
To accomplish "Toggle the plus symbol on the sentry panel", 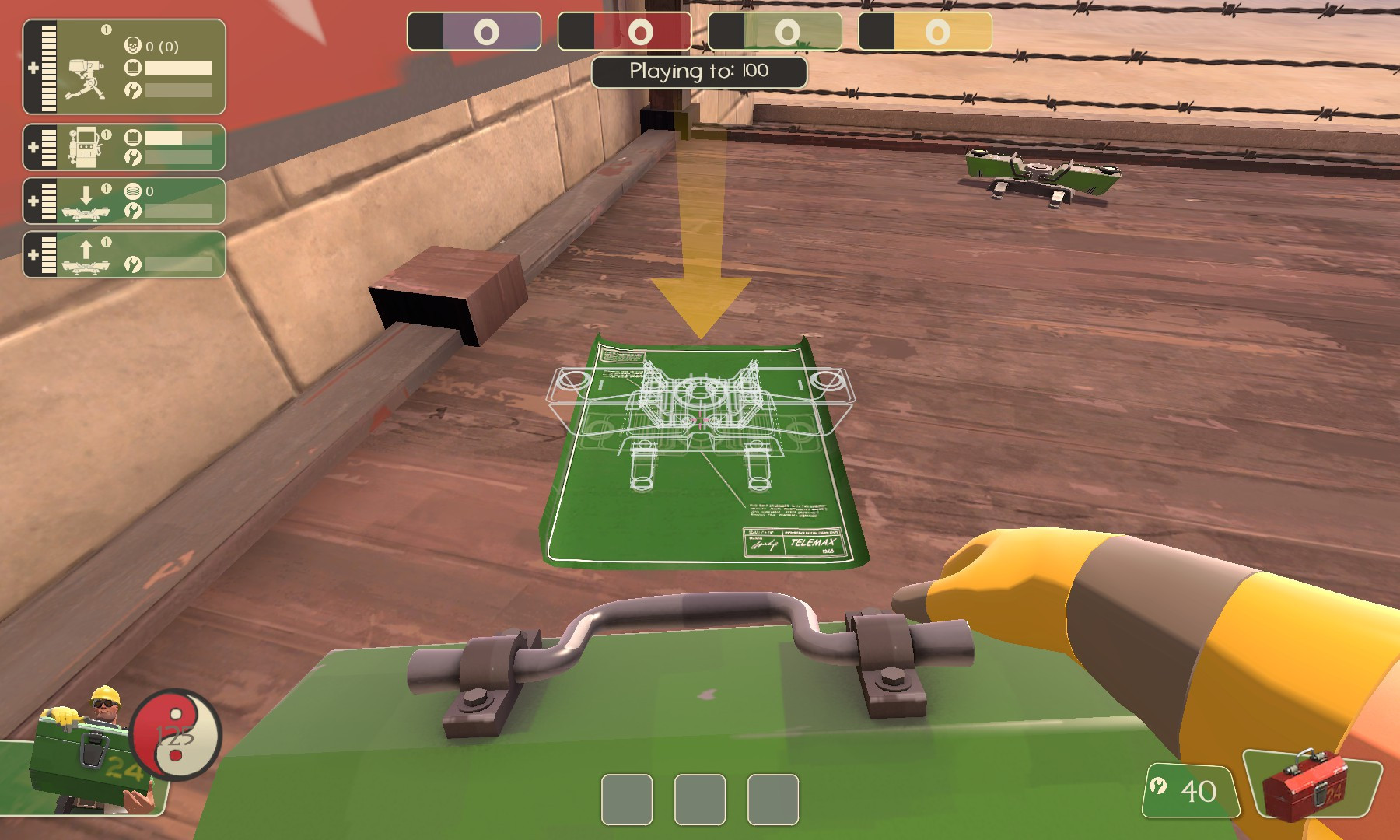I will click(x=32, y=68).
